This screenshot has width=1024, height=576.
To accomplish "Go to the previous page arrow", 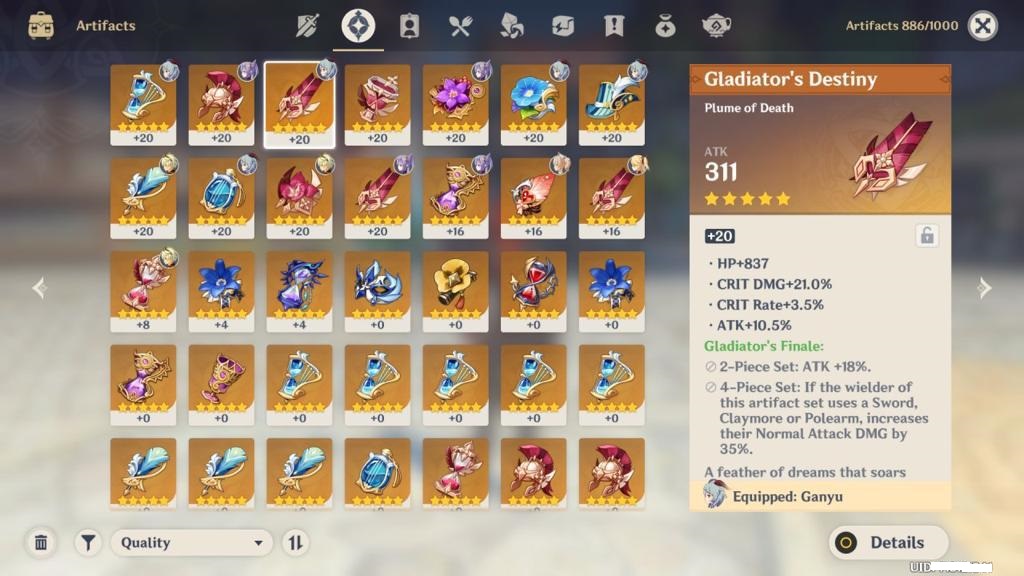I will (39, 288).
